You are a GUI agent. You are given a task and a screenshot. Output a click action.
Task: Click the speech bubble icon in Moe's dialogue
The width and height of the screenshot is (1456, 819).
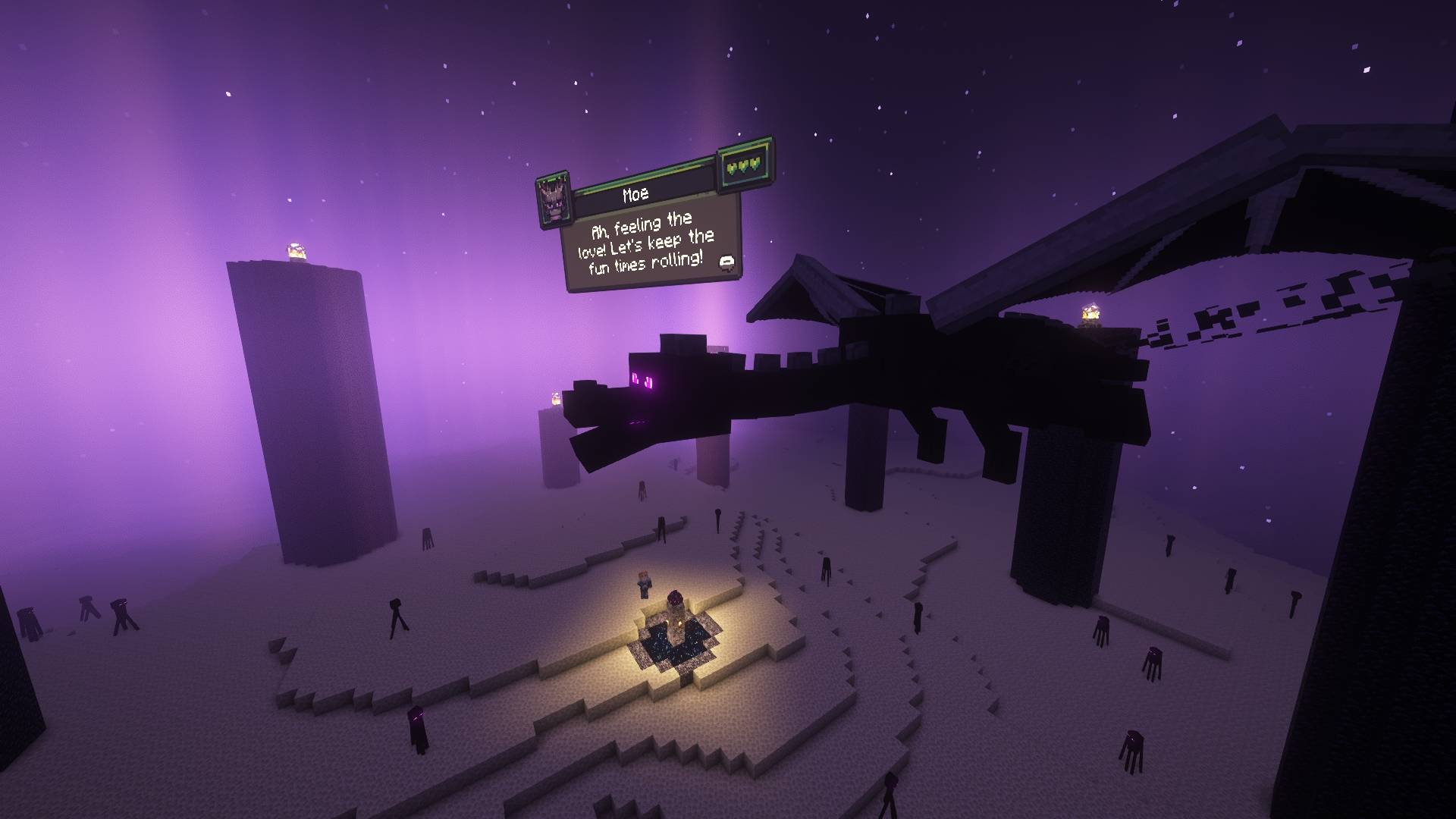tap(727, 262)
